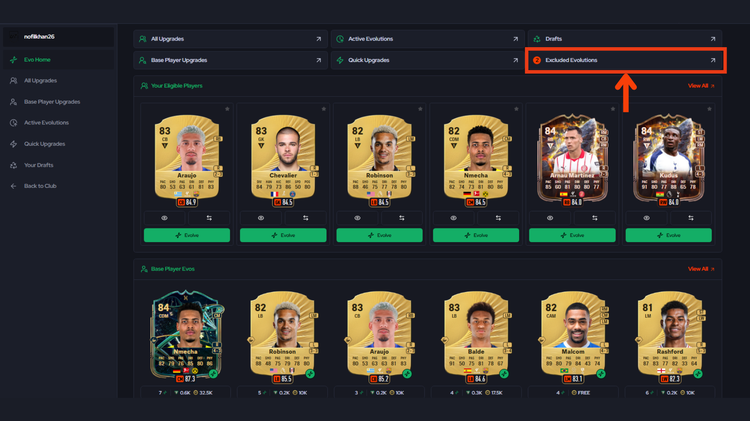Select the Arnau Martinez player card

(x=572, y=160)
